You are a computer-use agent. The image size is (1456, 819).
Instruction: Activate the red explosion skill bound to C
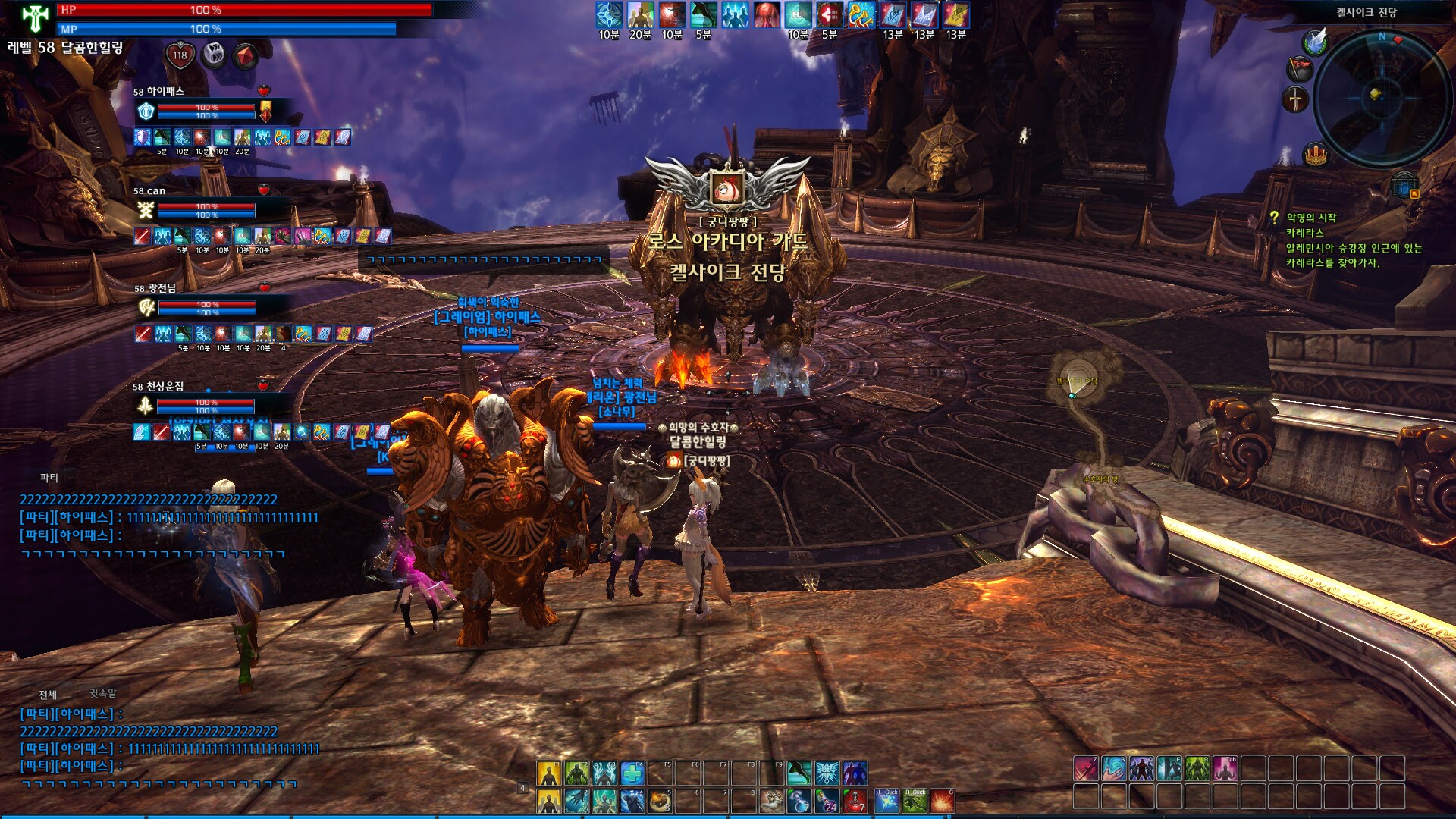[942, 801]
